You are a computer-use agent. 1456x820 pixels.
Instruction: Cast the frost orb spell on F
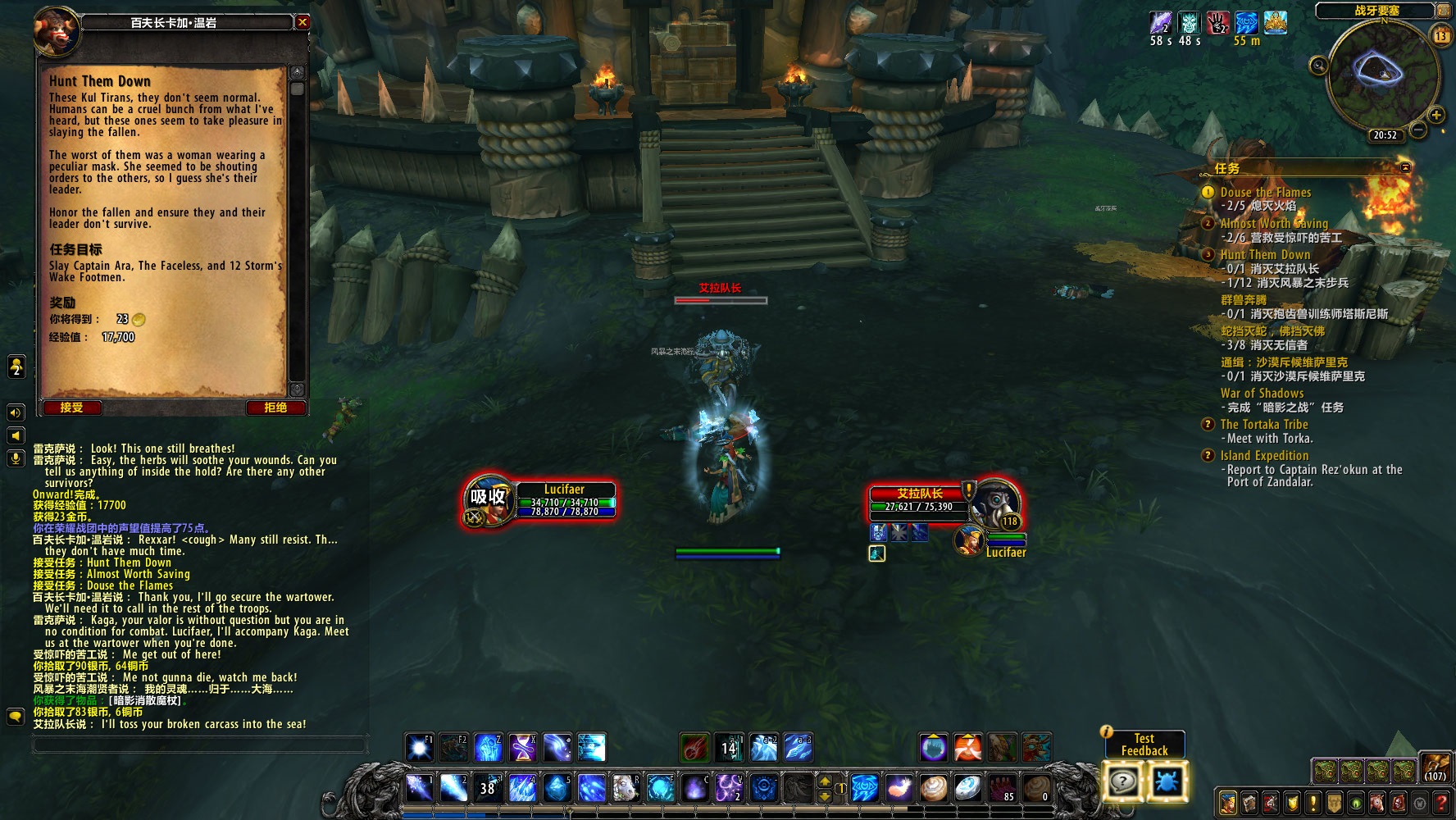click(660, 789)
